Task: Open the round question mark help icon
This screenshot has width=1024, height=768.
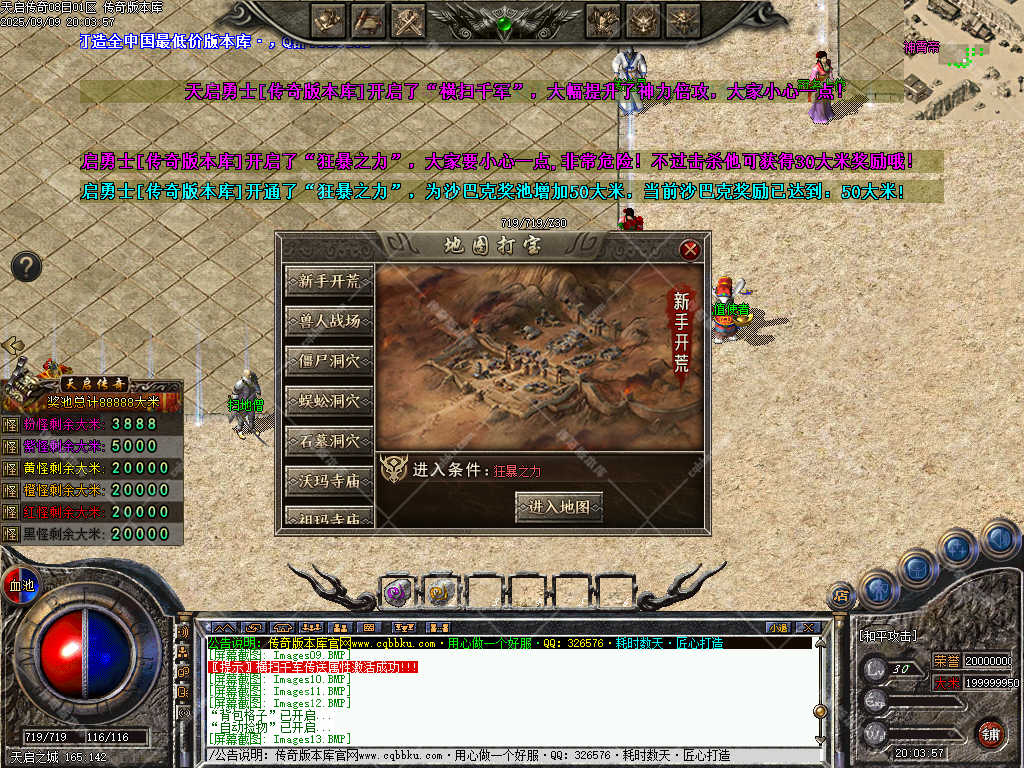Action: pos(27,266)
